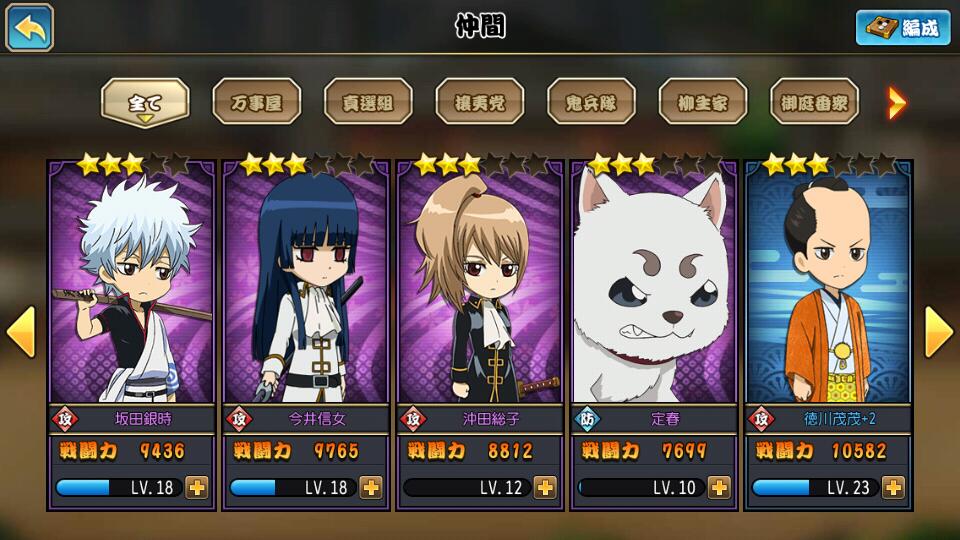The height and width of the screenshot is (540, 960).
Task: Choose the 今井信女 character card
Action: (306, 290)
